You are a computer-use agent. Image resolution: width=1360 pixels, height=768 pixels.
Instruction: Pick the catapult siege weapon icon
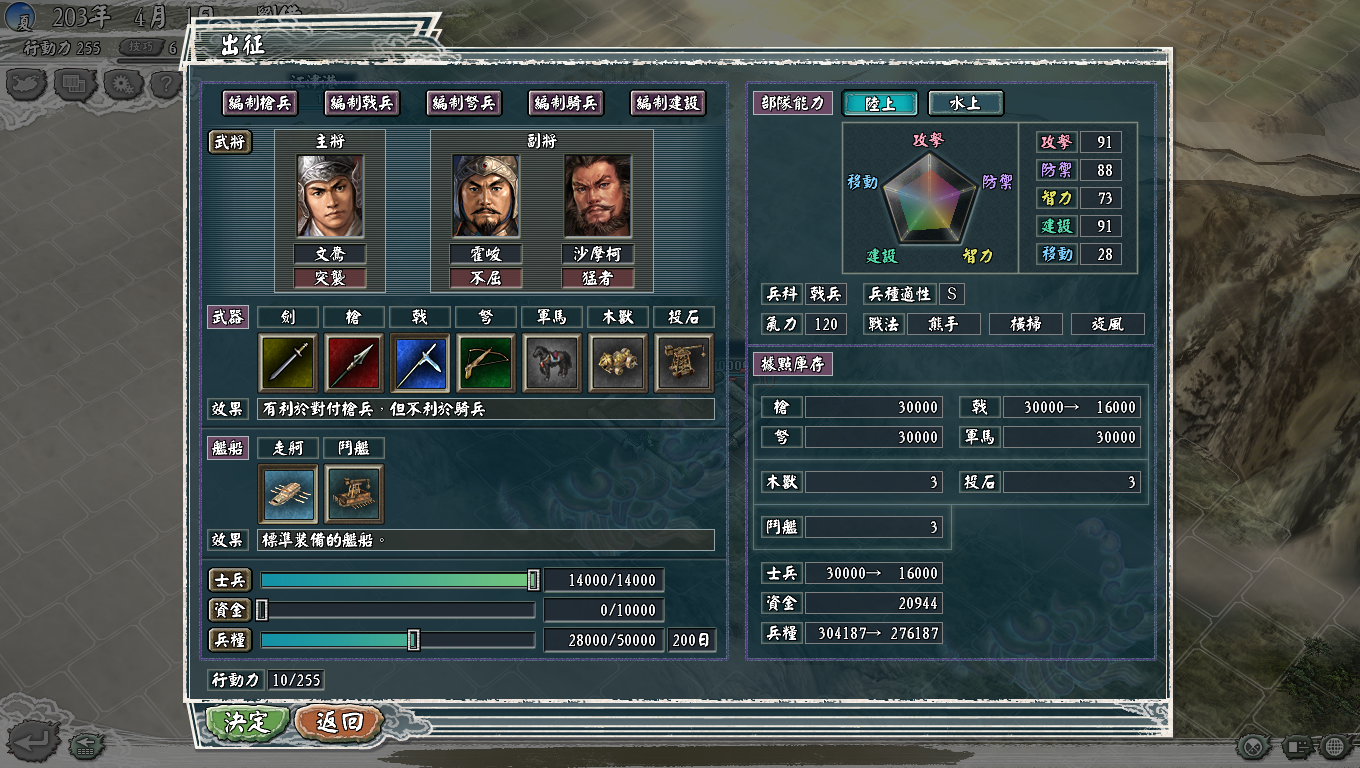tap(684, 362)
